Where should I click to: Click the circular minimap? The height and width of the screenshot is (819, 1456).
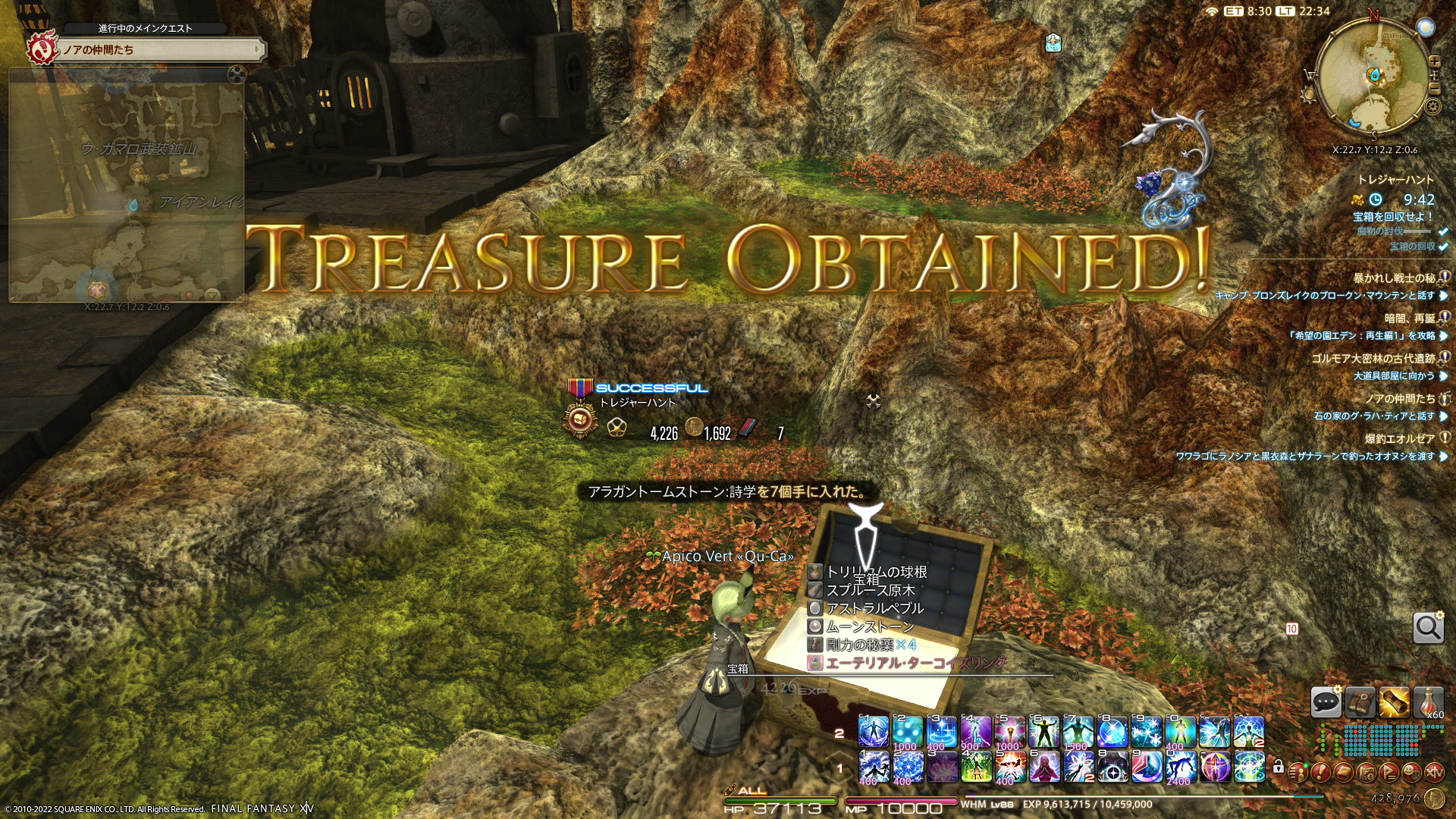(x=1373, y=76)
